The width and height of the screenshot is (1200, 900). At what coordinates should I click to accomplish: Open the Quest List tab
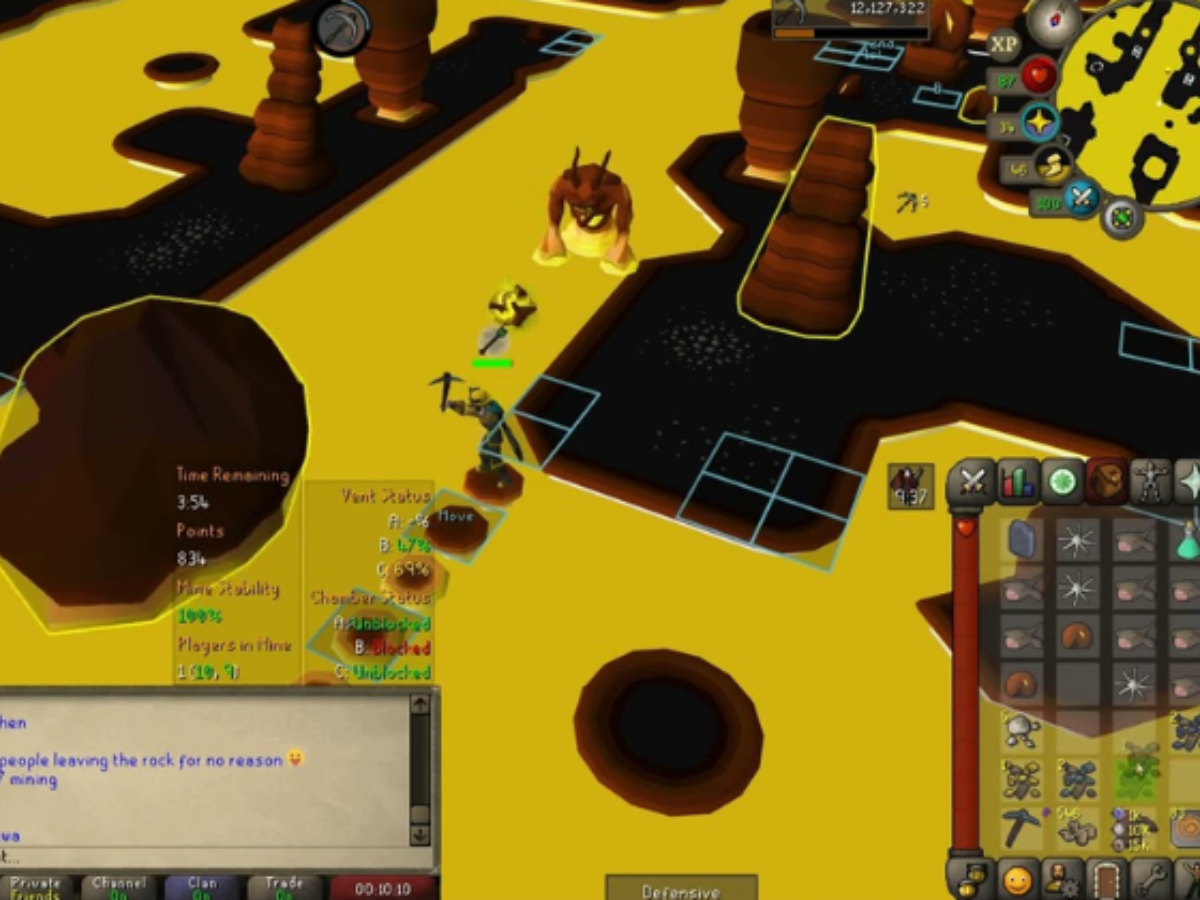[x=1063, y=483]
